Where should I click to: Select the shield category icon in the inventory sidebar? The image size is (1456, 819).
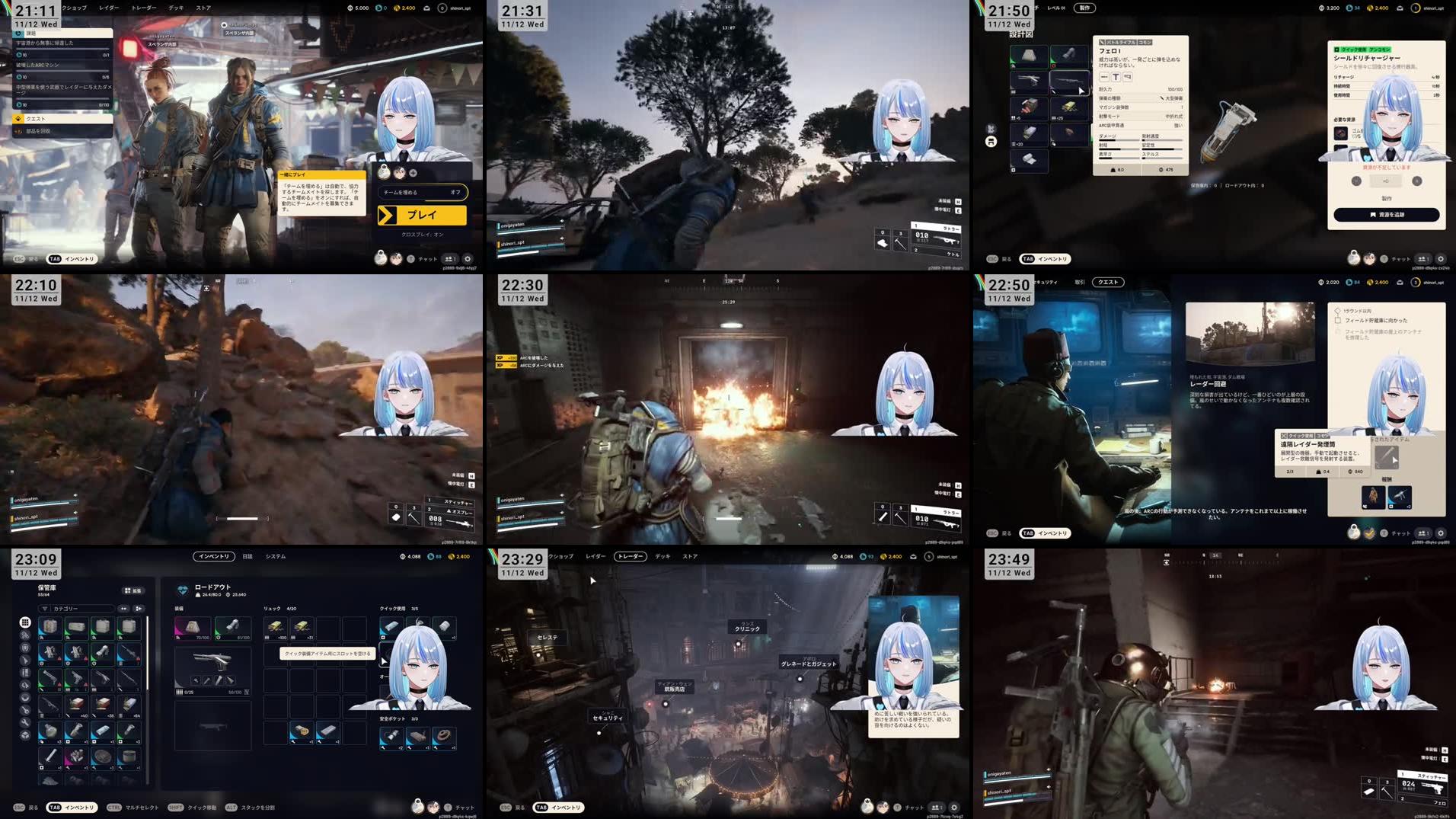pos(25,648)
